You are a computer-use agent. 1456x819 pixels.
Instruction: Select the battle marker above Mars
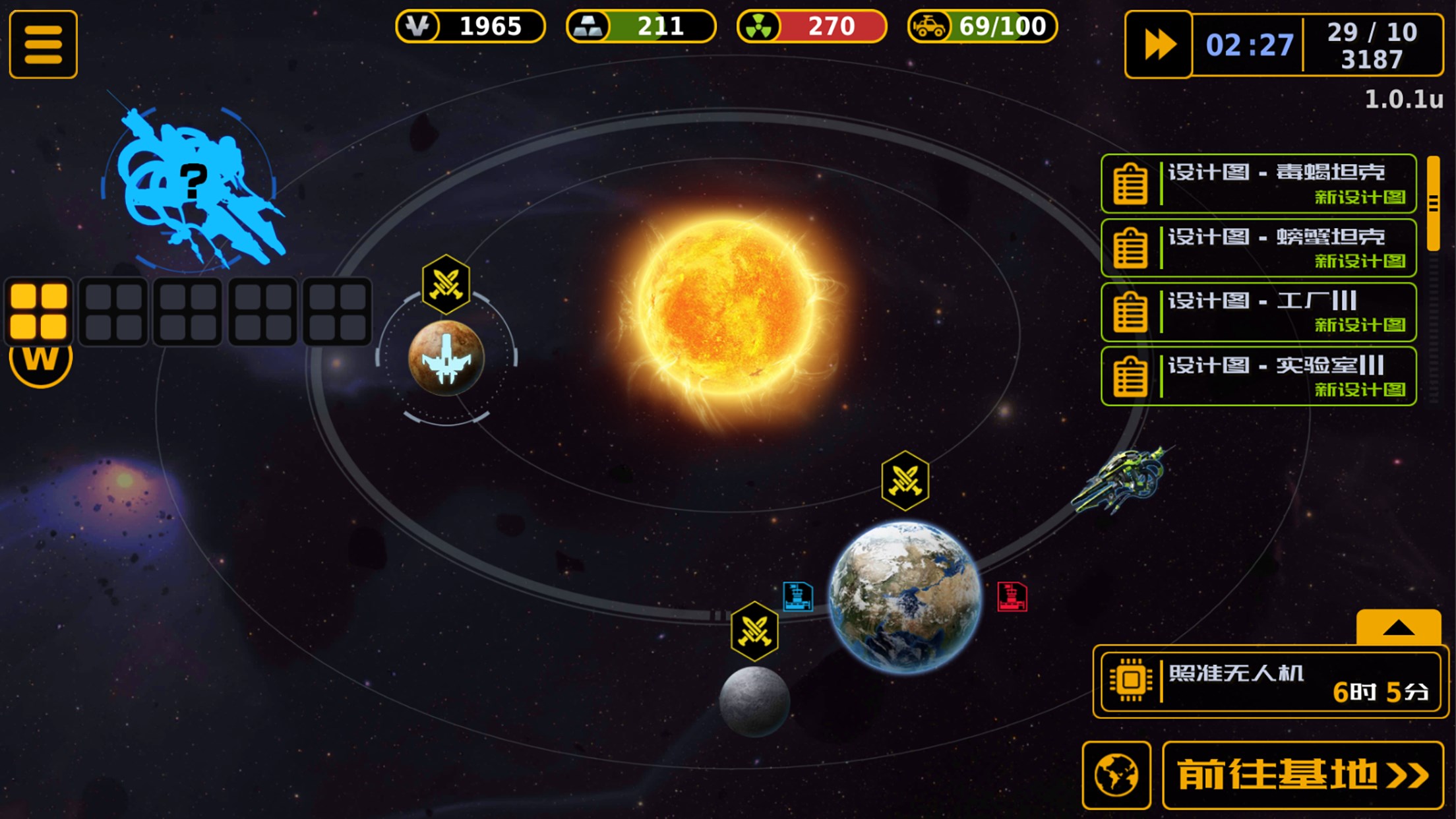pos(446,284)
